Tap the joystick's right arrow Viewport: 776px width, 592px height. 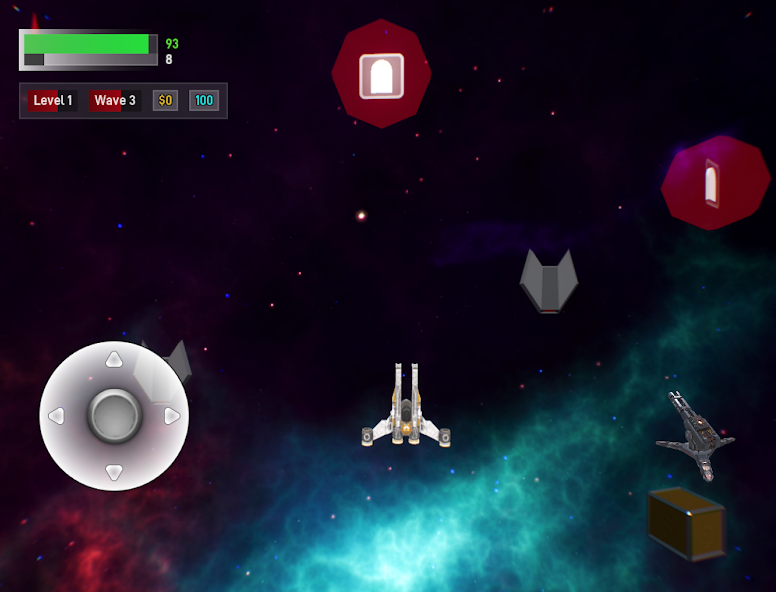[172, 416]
